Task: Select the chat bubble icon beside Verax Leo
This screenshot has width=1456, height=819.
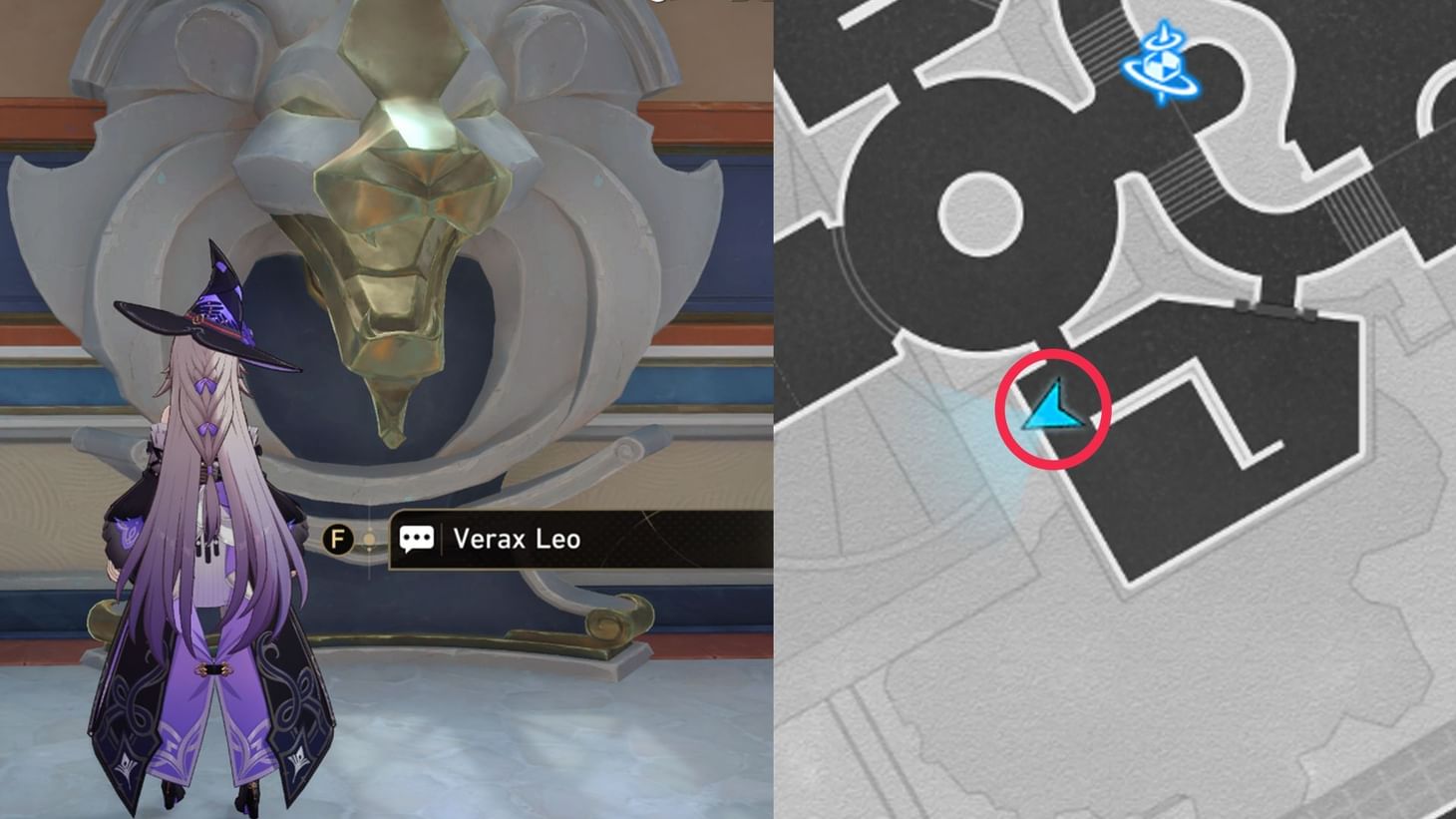Action: [x=418, y=538]
